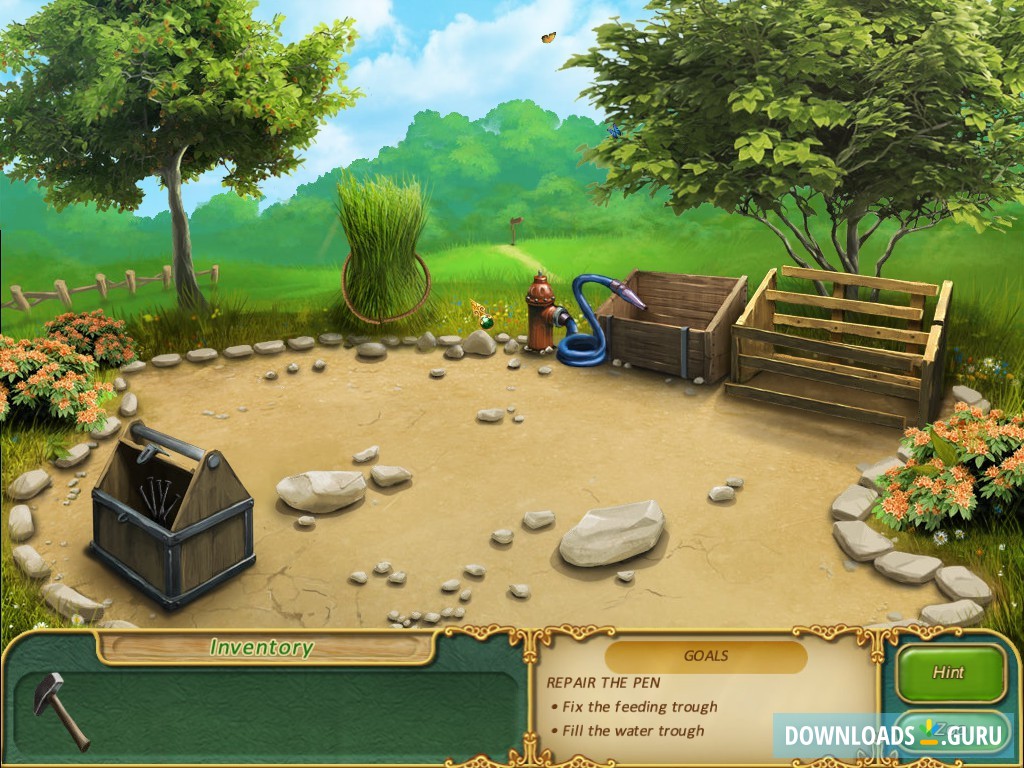Click the Goals header banner
The height and width of the screenshot is (768, 1024).
pyautogui.click(x=706, y=657)
